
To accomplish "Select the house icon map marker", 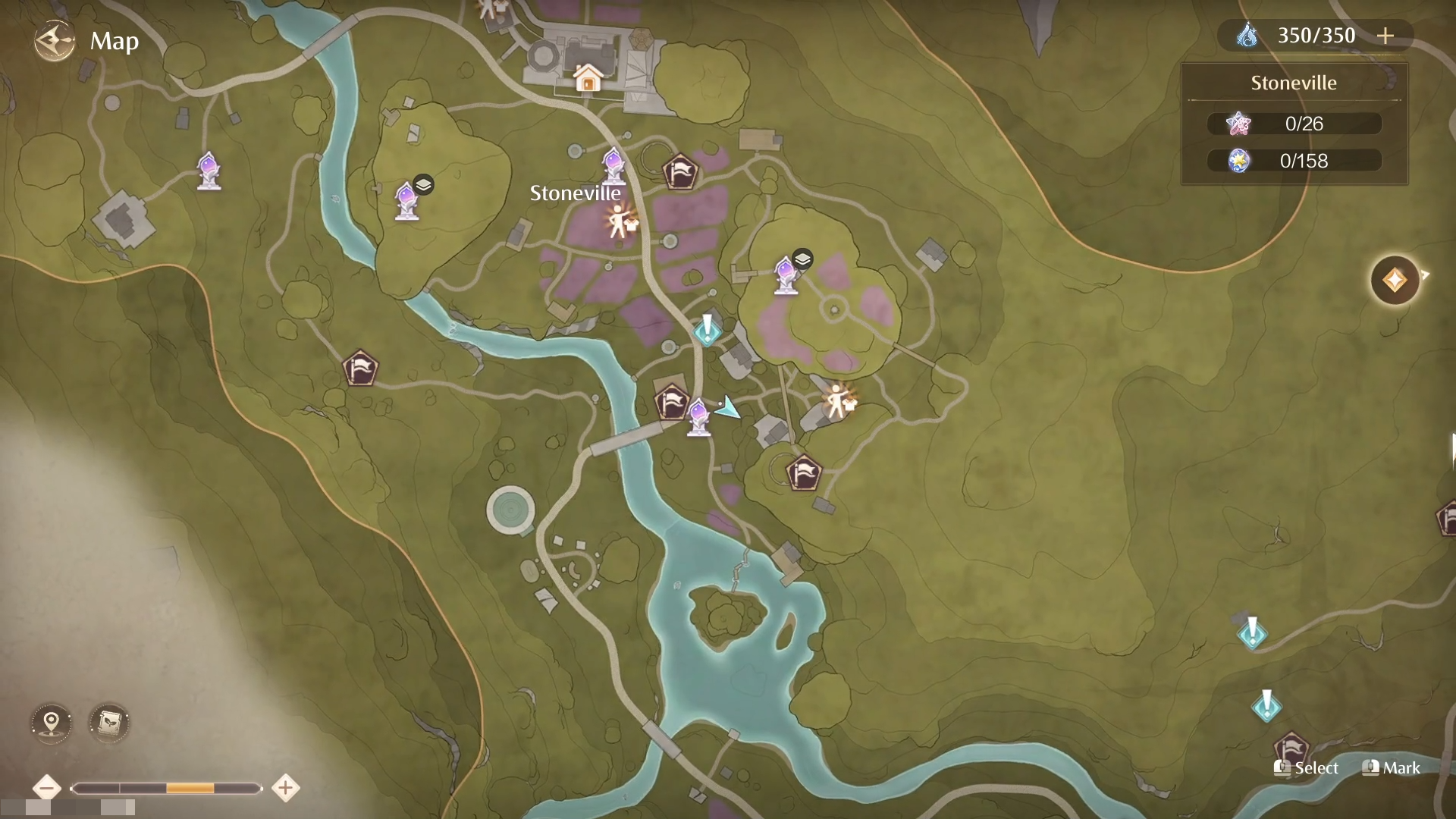I will coord(587,77).
